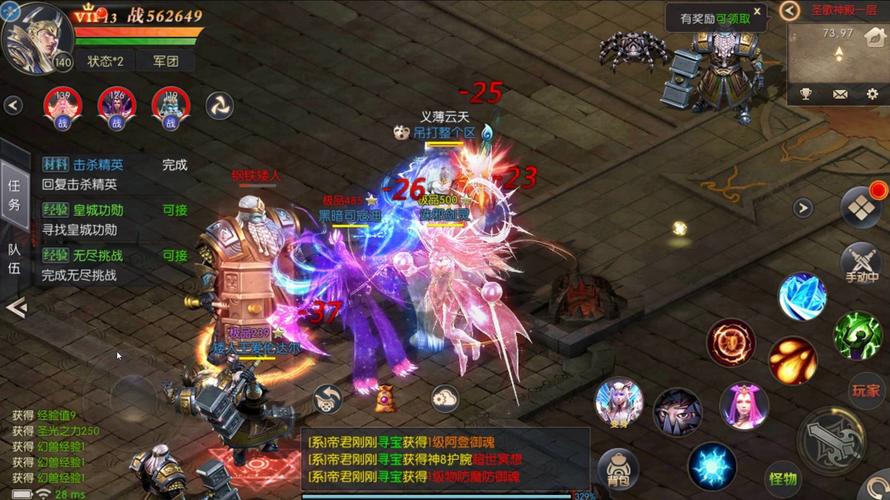Open the player portrait at top left
The width and height of the screenshot is (890, 500).
tap(36, 38)
